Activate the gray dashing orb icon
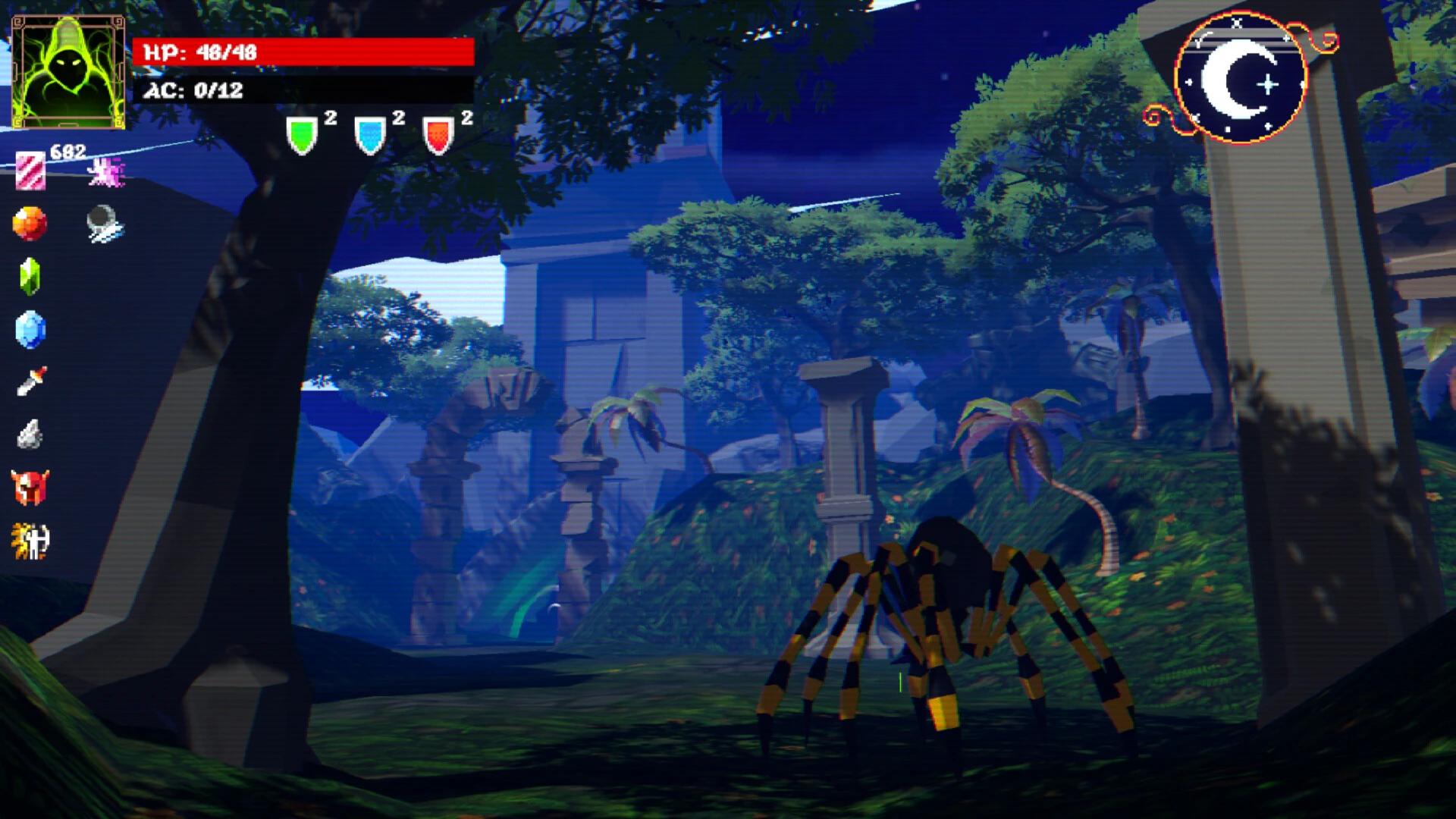The image size is (1456, 819). pyautogui.click(x=104, y=224)
